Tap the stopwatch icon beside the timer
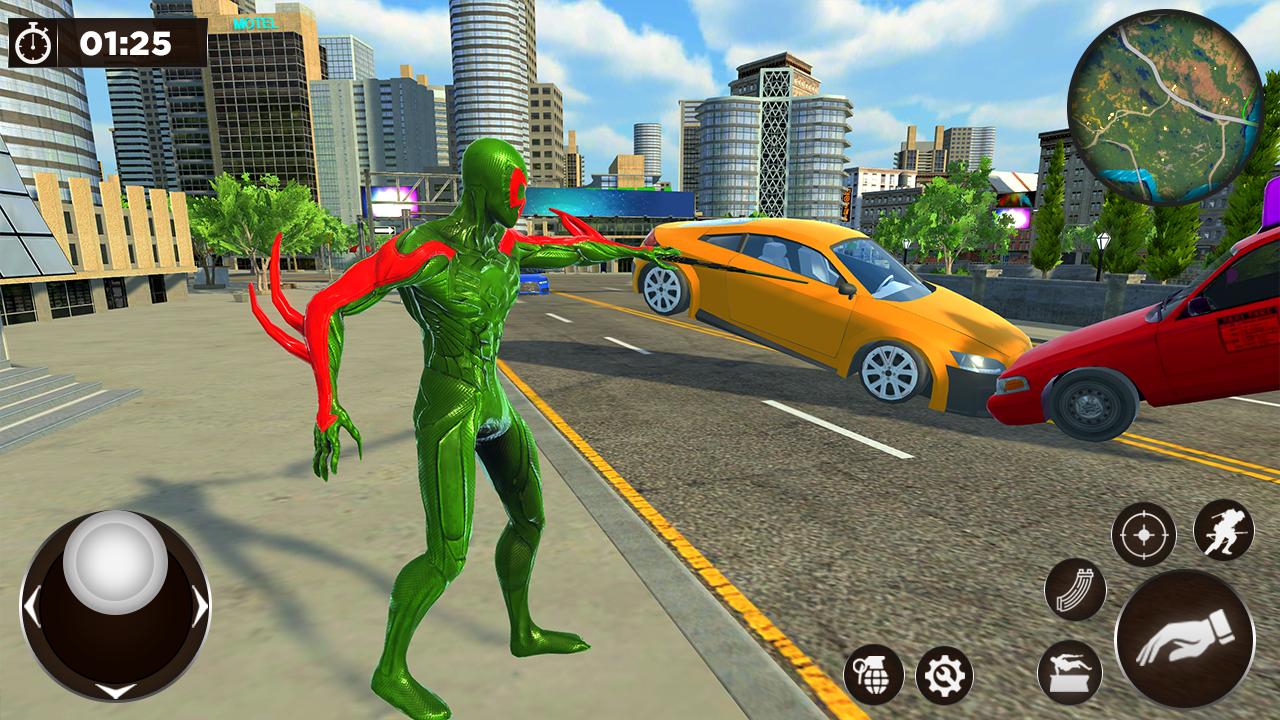1280x720 pixels. 33,44
